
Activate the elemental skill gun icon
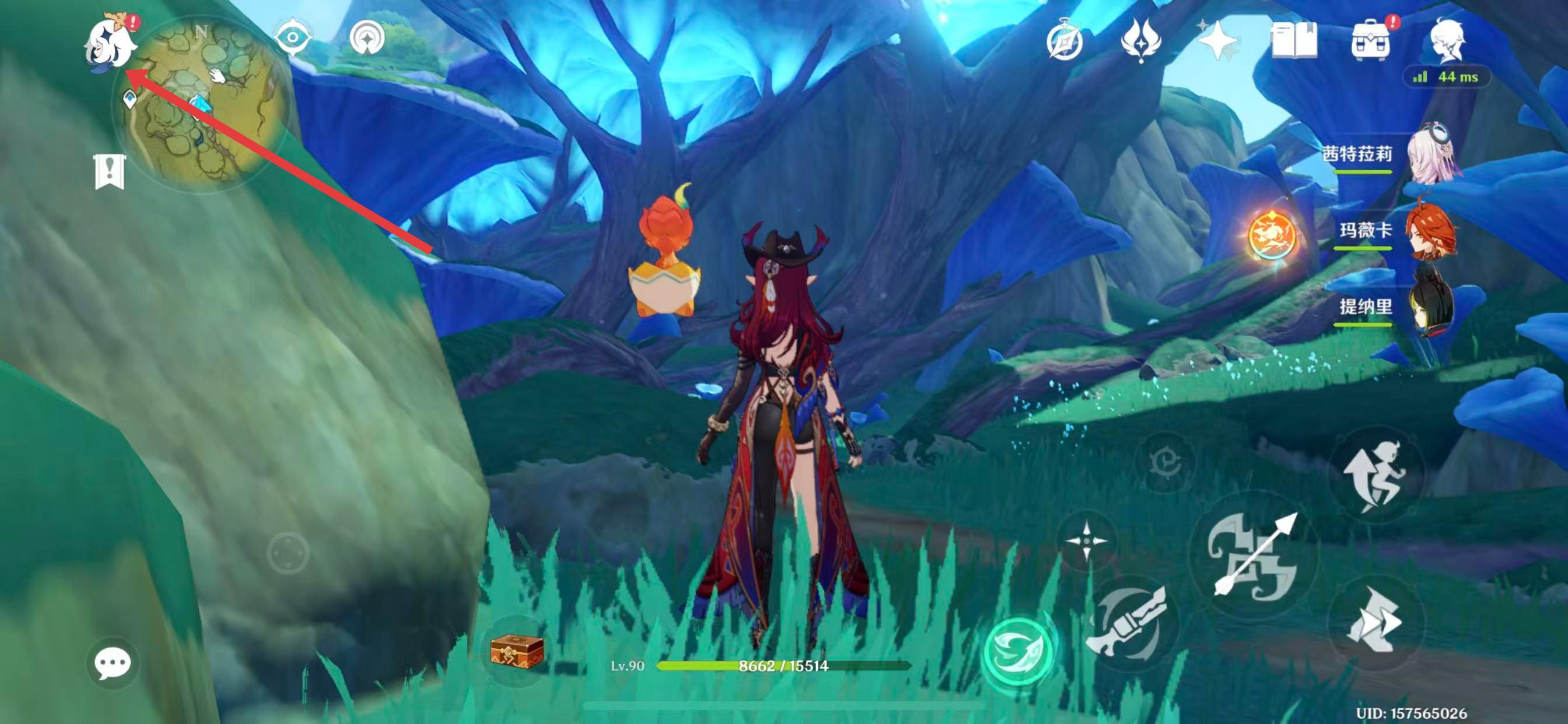(x=1130, y=624)
